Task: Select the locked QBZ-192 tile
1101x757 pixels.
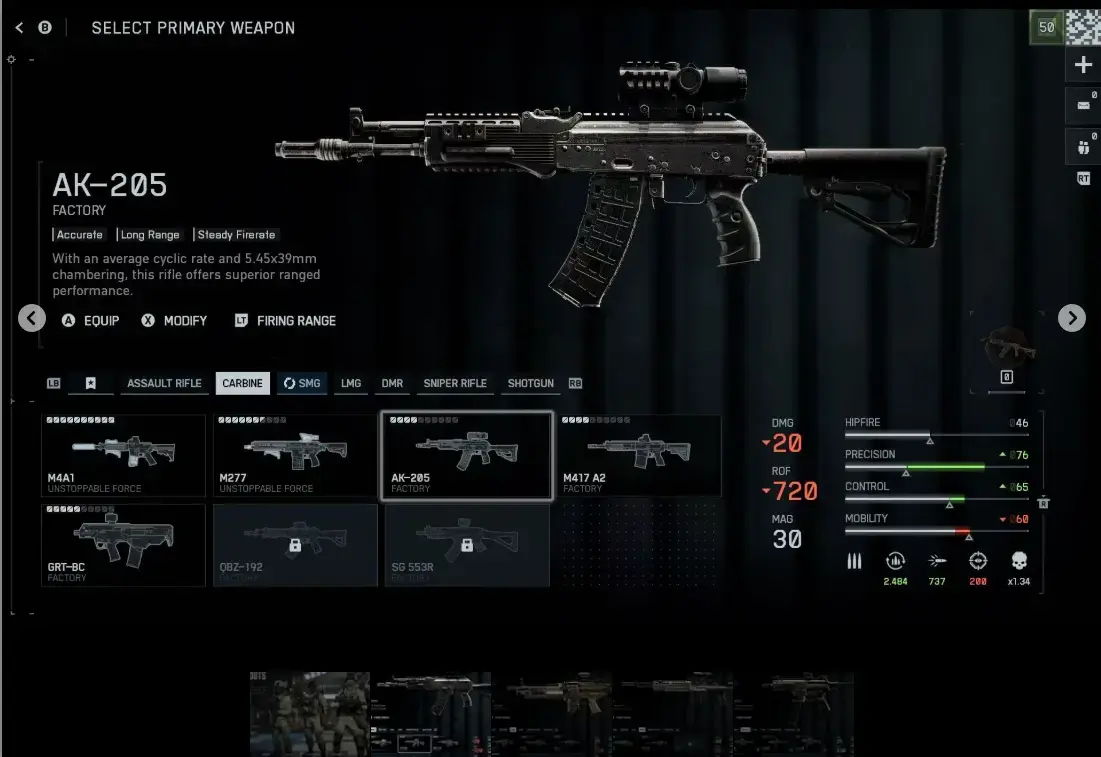Action: (x=295, y=544)
